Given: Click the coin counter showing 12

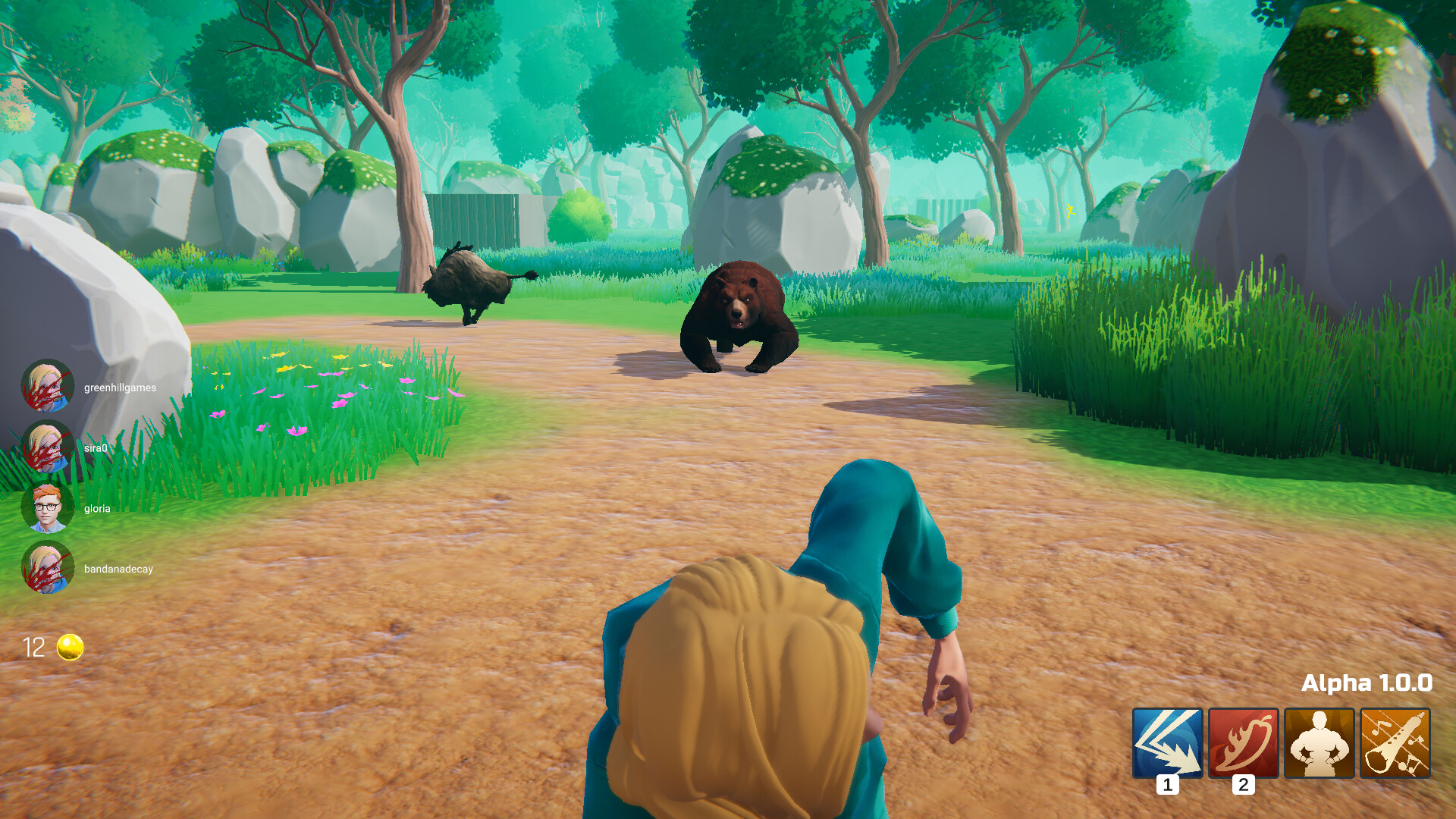Looking at the screenshot, I should point(33,647).
